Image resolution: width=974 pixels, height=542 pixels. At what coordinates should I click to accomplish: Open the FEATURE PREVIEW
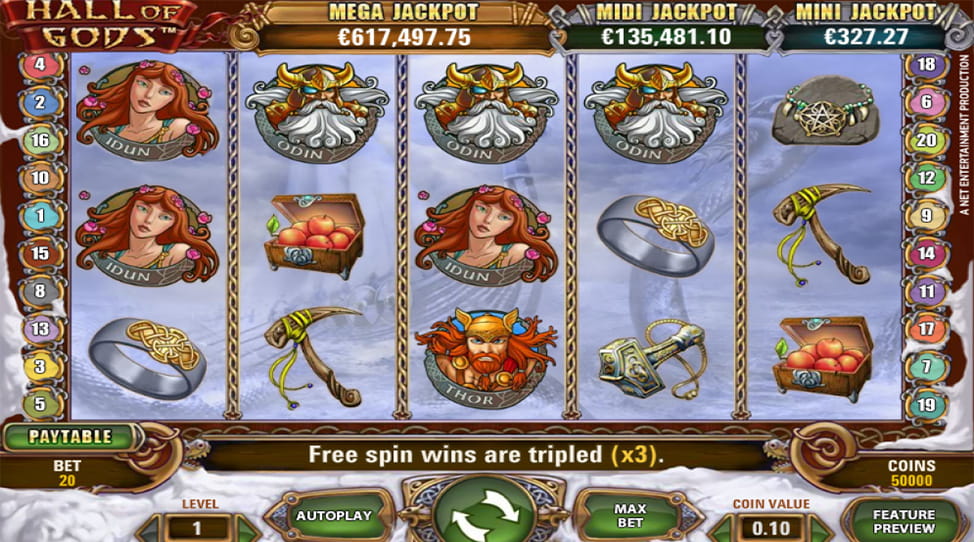pyautogui.click(x=905, y=520)
